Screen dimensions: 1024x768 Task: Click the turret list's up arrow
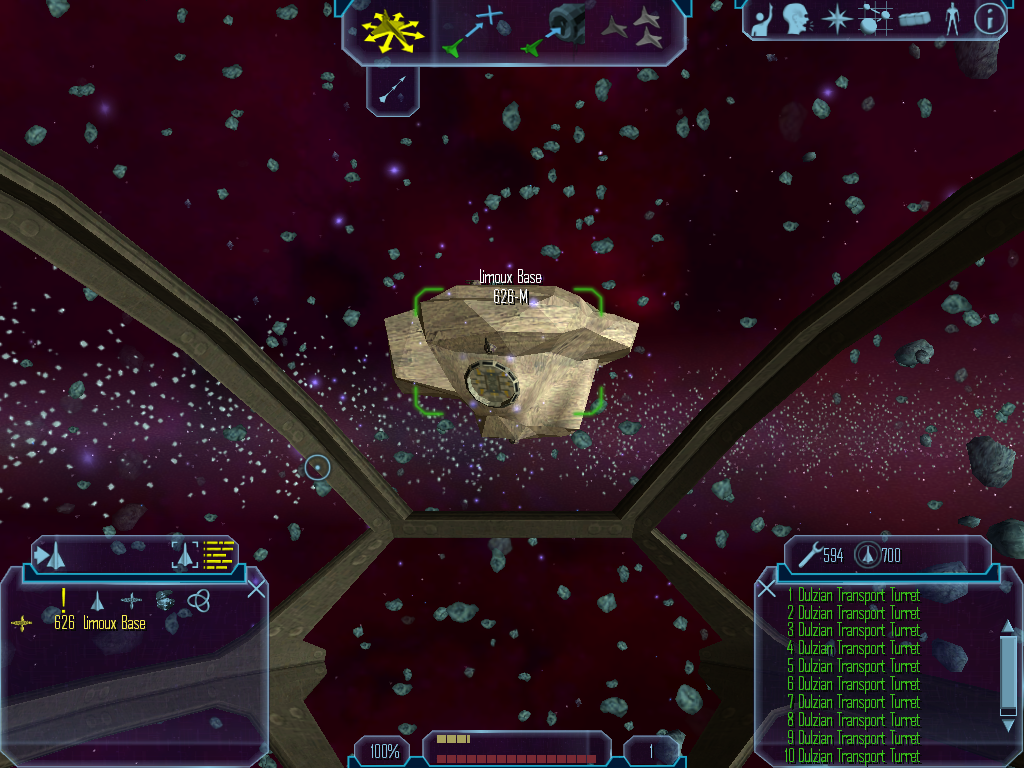(1008, 627)
